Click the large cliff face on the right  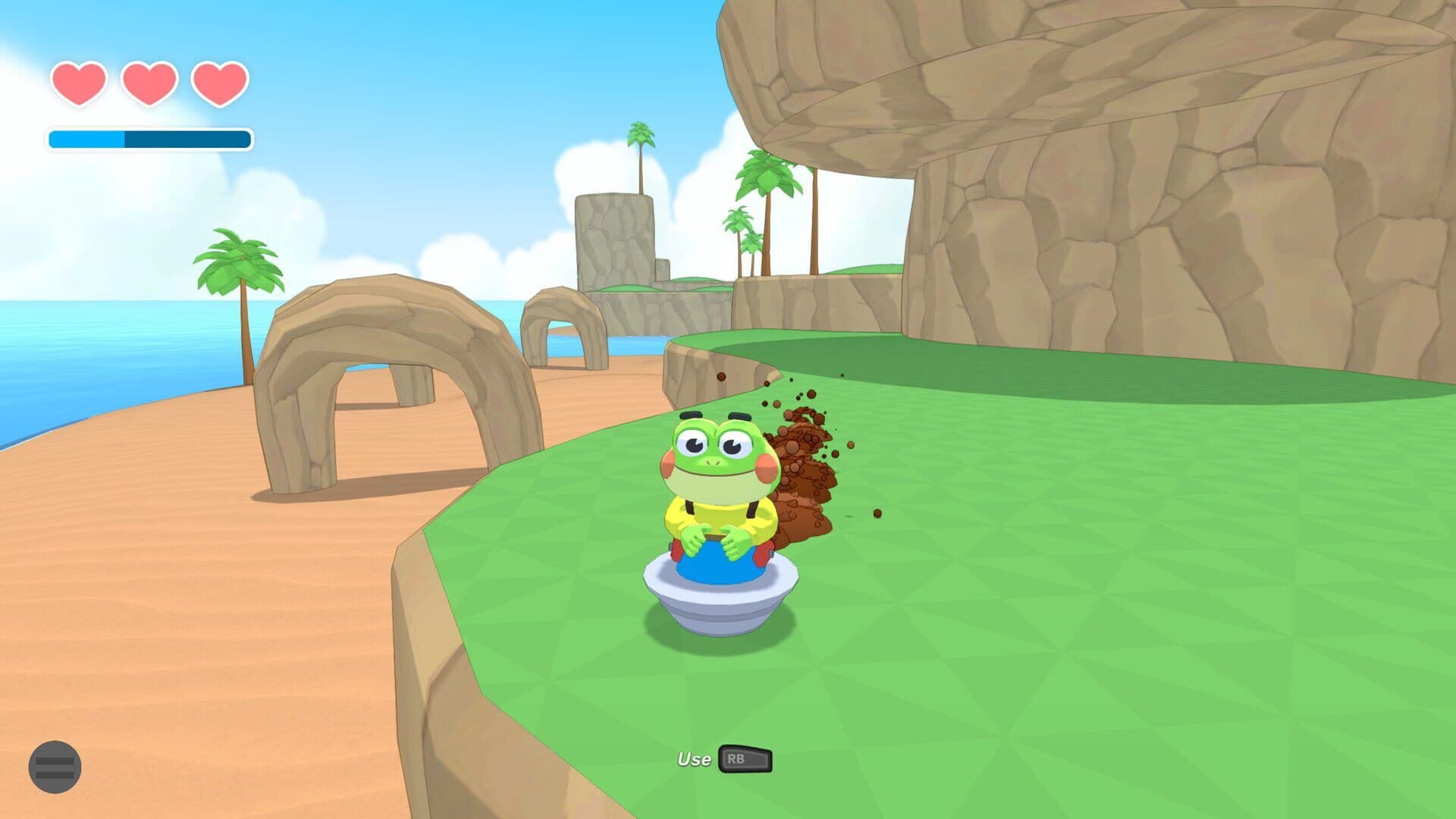pyautogui.click(x=1137, y=227)
